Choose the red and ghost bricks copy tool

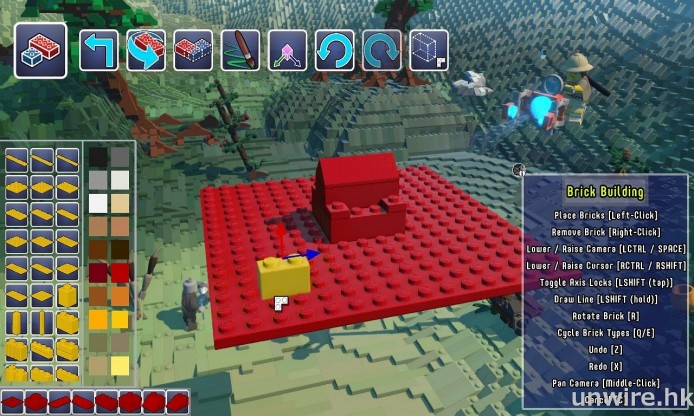[x=193, y=50]
